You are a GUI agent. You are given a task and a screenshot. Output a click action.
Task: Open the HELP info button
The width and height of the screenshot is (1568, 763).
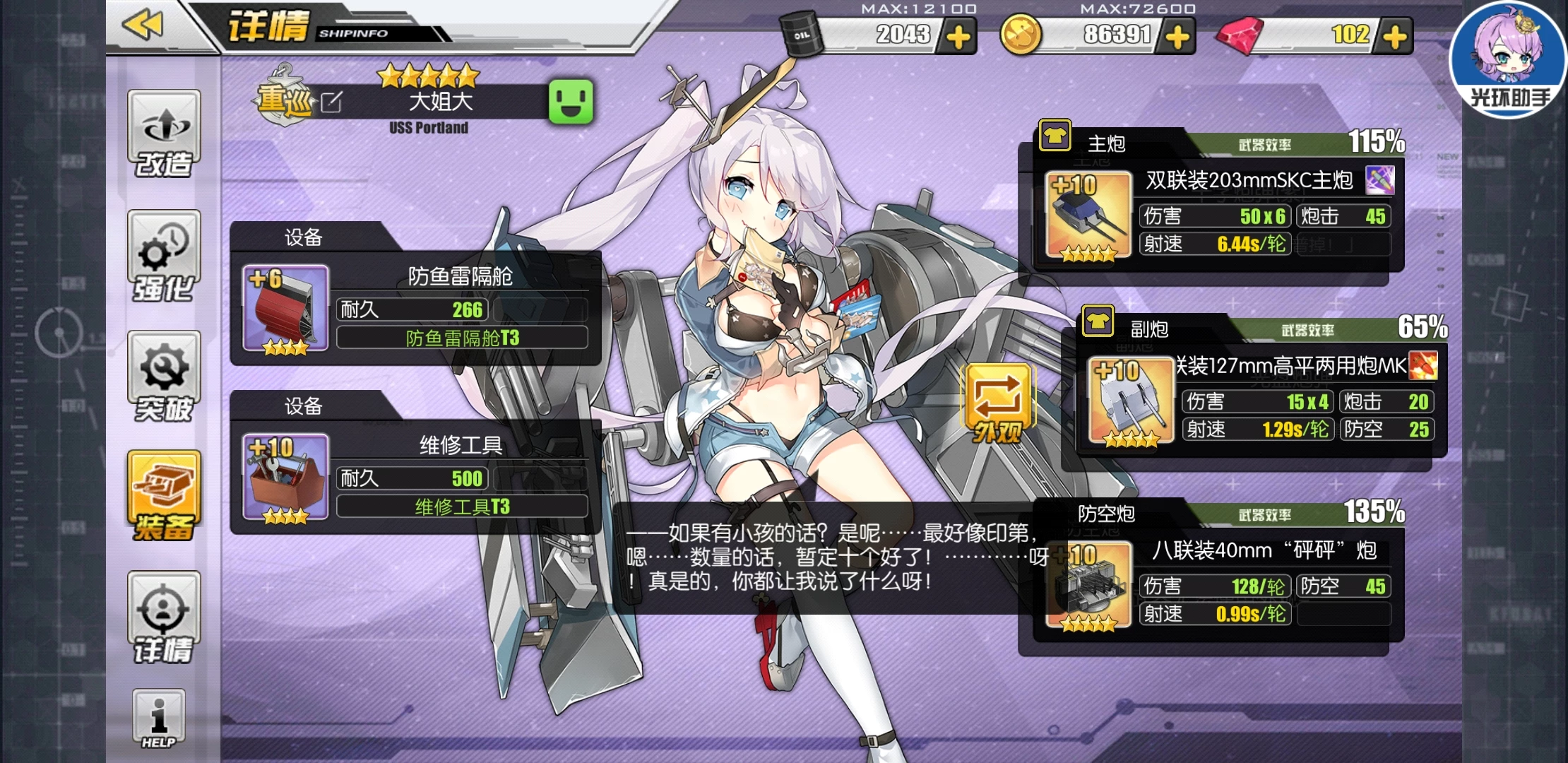pyautogui.click(x=159, y=719)
